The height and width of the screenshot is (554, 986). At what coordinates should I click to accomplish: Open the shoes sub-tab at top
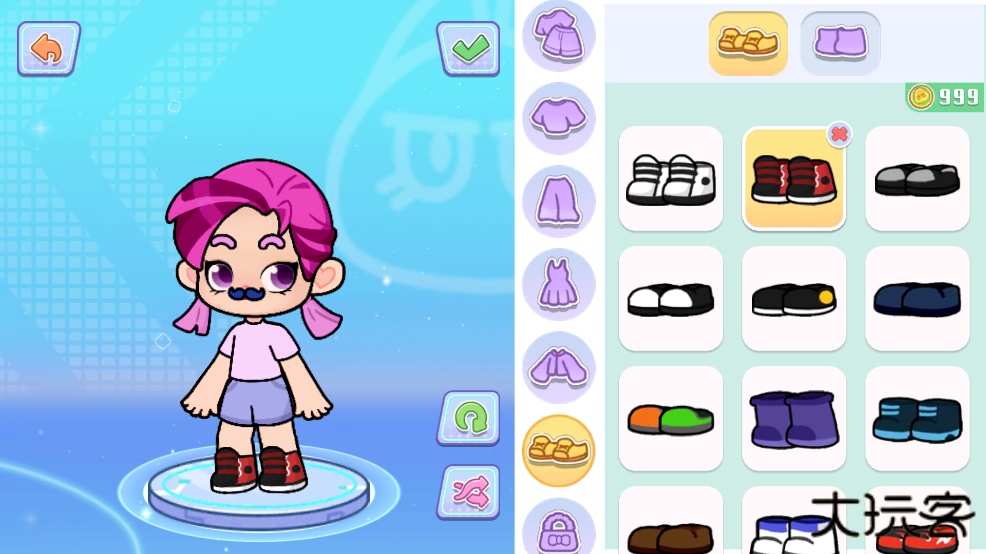pyautogui.click(x=748, y=43)
